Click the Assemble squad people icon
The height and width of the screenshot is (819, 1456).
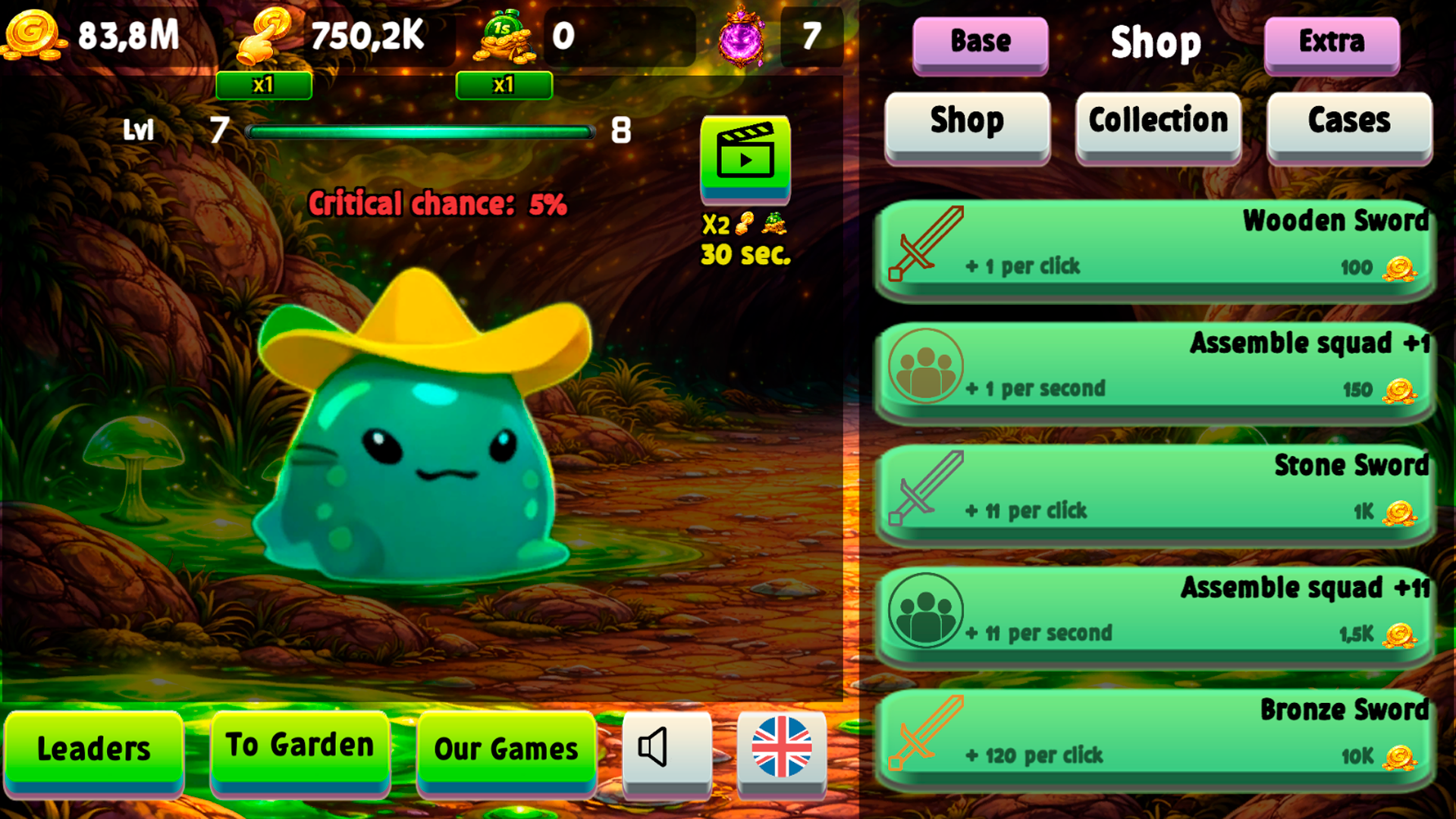(927, 369)
